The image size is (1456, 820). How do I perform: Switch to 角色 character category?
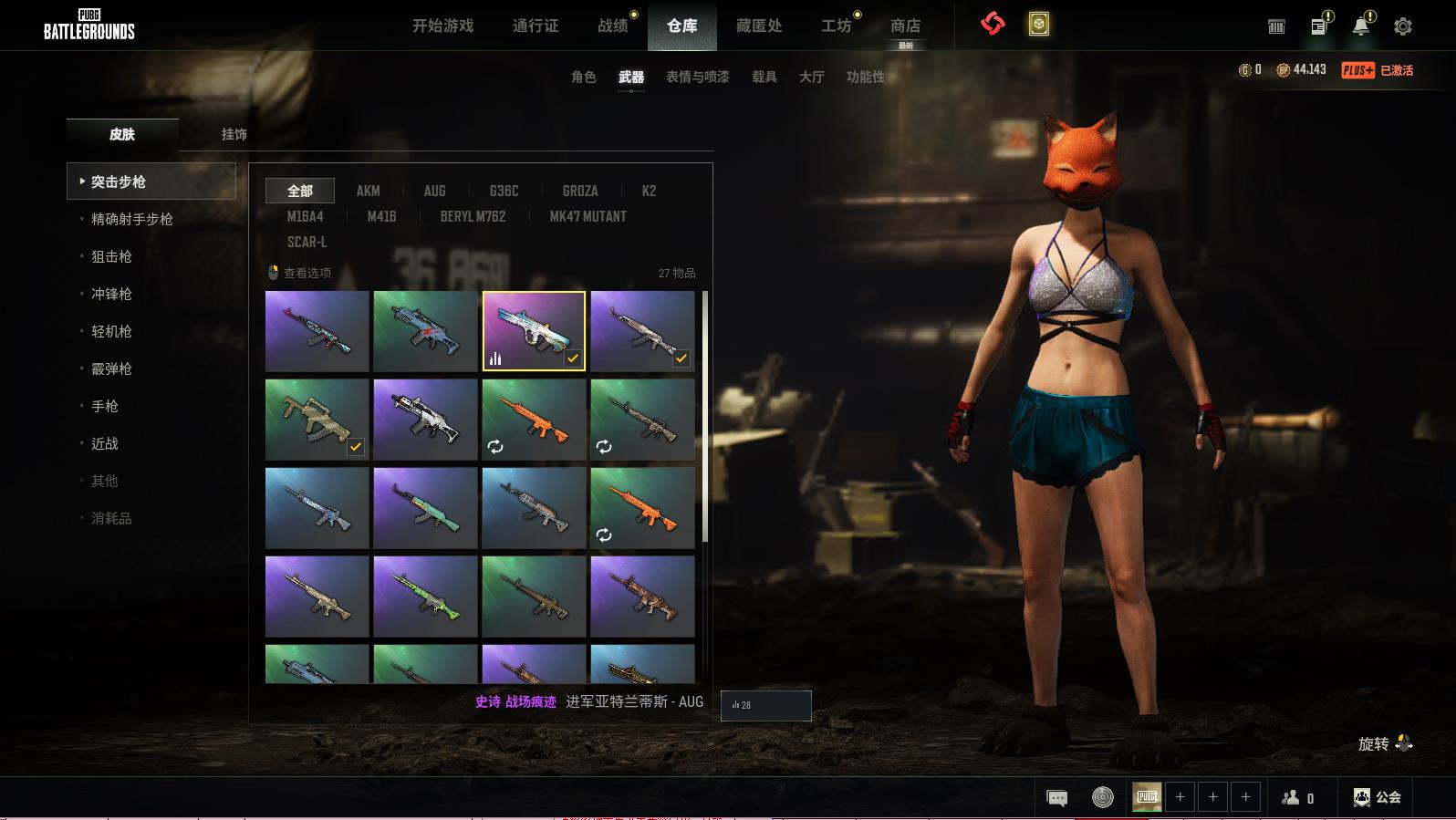(583, 77)
